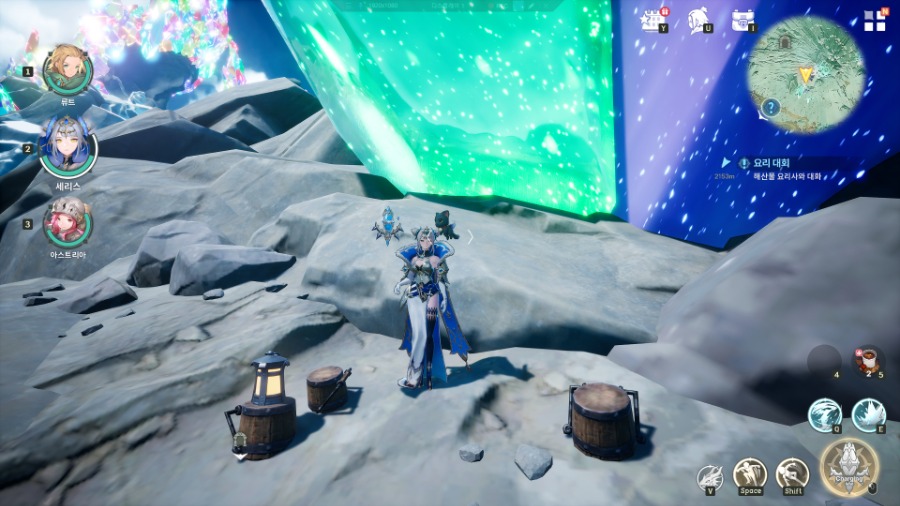Screen dimensions: 900x506
Task: Open the character profile icon
Action: 699,20
